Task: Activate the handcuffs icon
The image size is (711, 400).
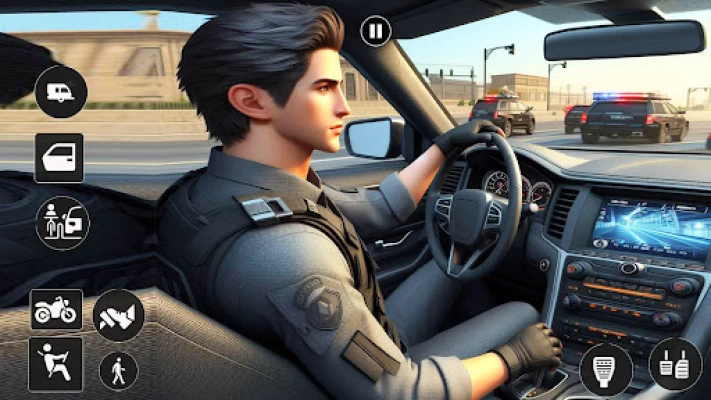Action: pyautogui.click(x=118, y=315)
